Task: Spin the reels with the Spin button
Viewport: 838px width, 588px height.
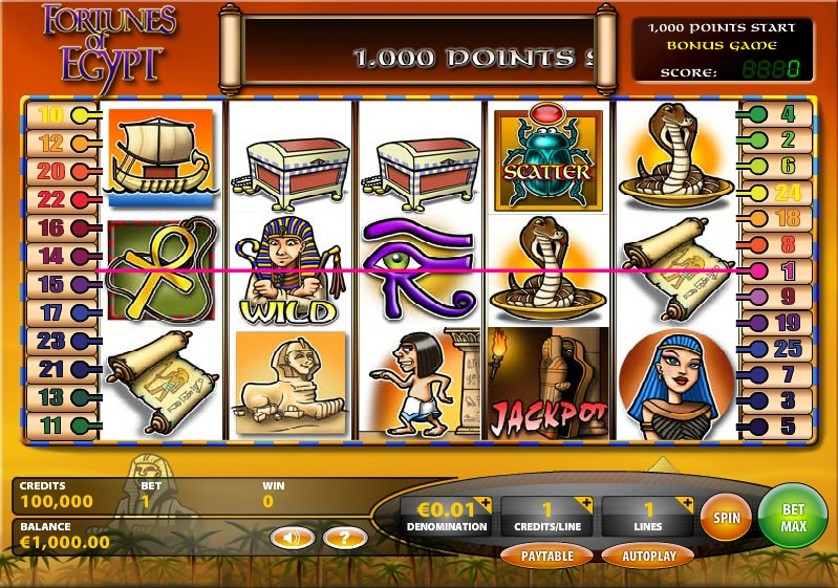Action: point(725,518)
